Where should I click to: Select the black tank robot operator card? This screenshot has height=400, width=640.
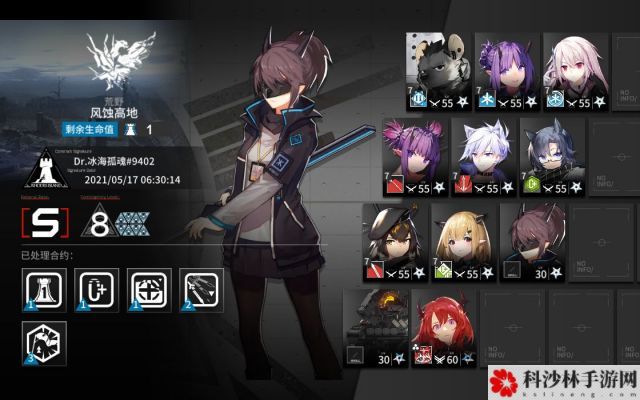[376, 326]
